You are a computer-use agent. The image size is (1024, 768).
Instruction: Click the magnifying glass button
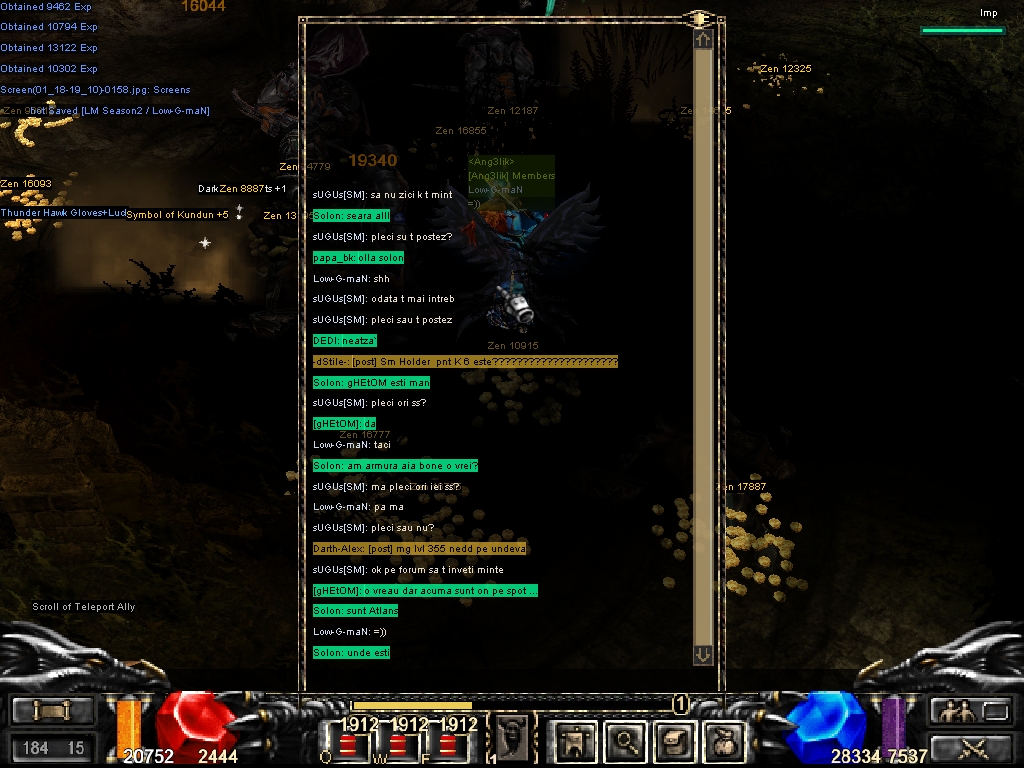point(626,741)
